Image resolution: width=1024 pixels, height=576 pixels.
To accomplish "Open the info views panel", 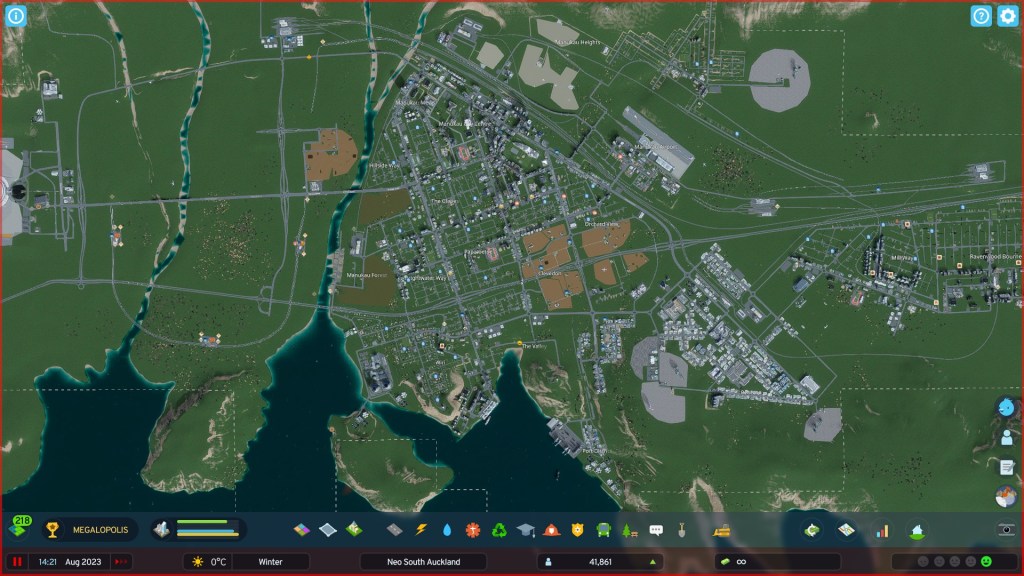I will click(x=16, y=16).
